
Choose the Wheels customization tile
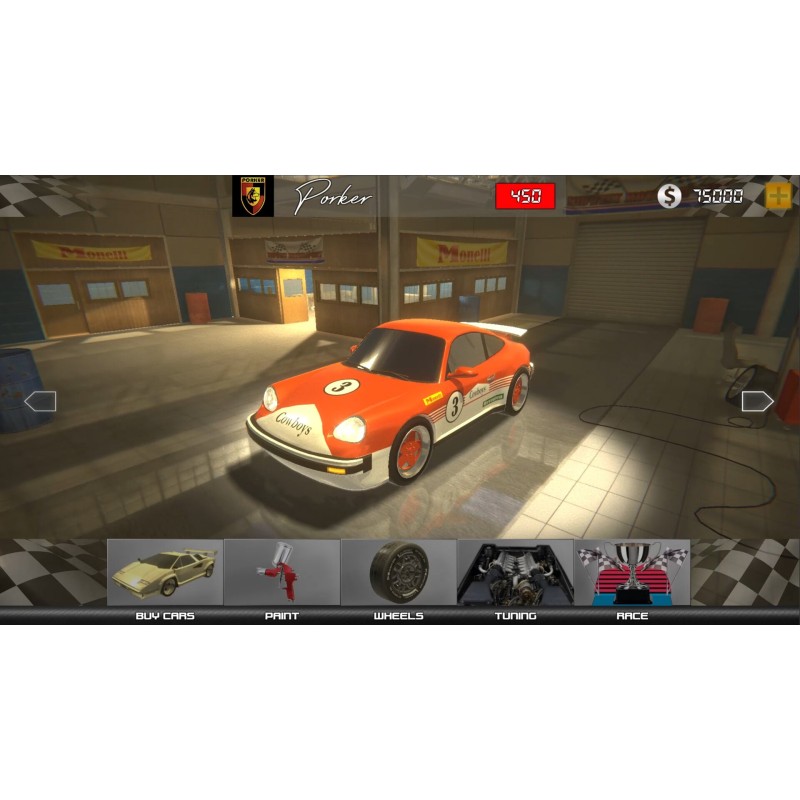[x=399, y=573]
